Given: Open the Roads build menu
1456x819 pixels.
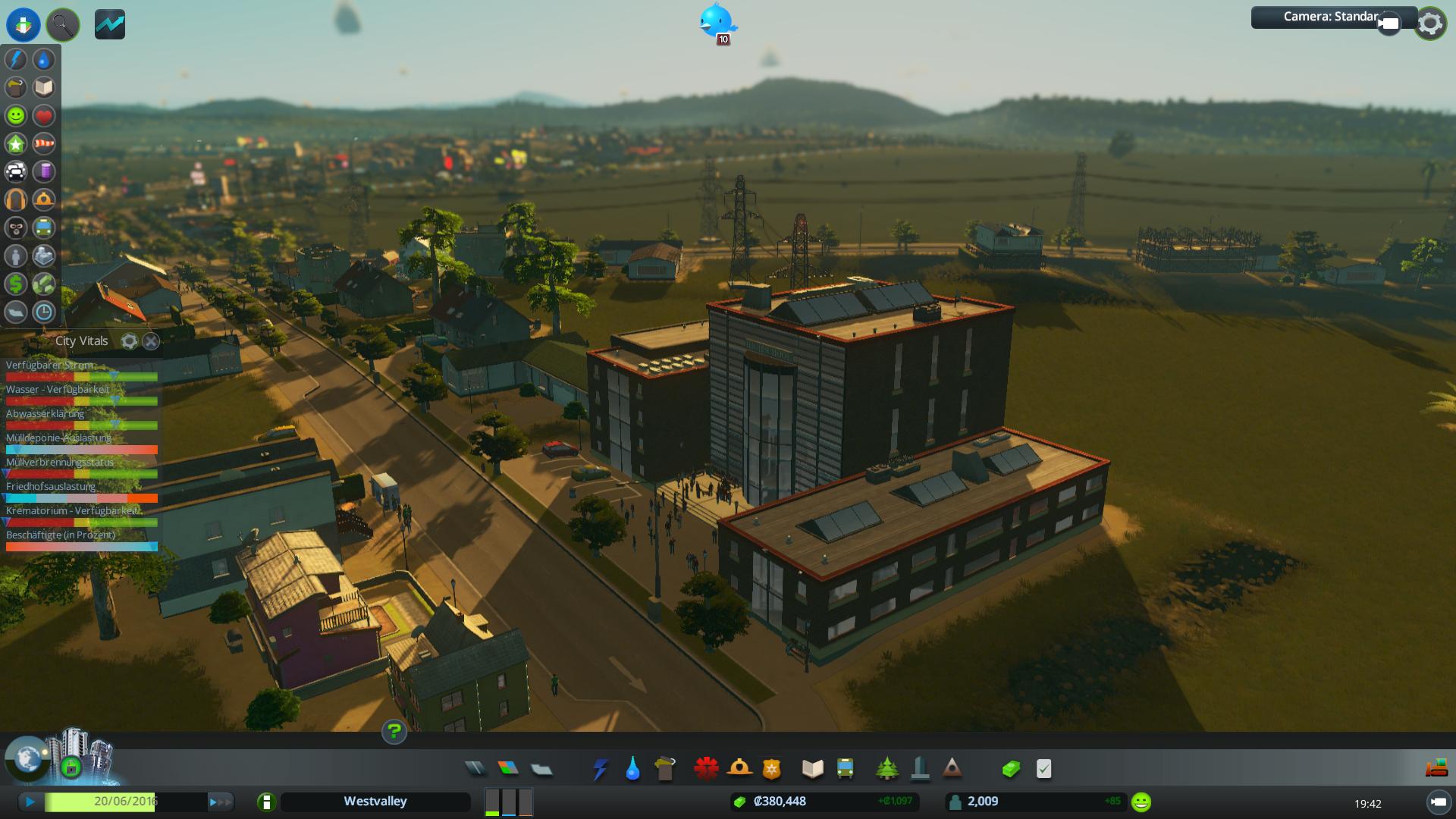Looking at the screenshot, I should tap(475, 769).
